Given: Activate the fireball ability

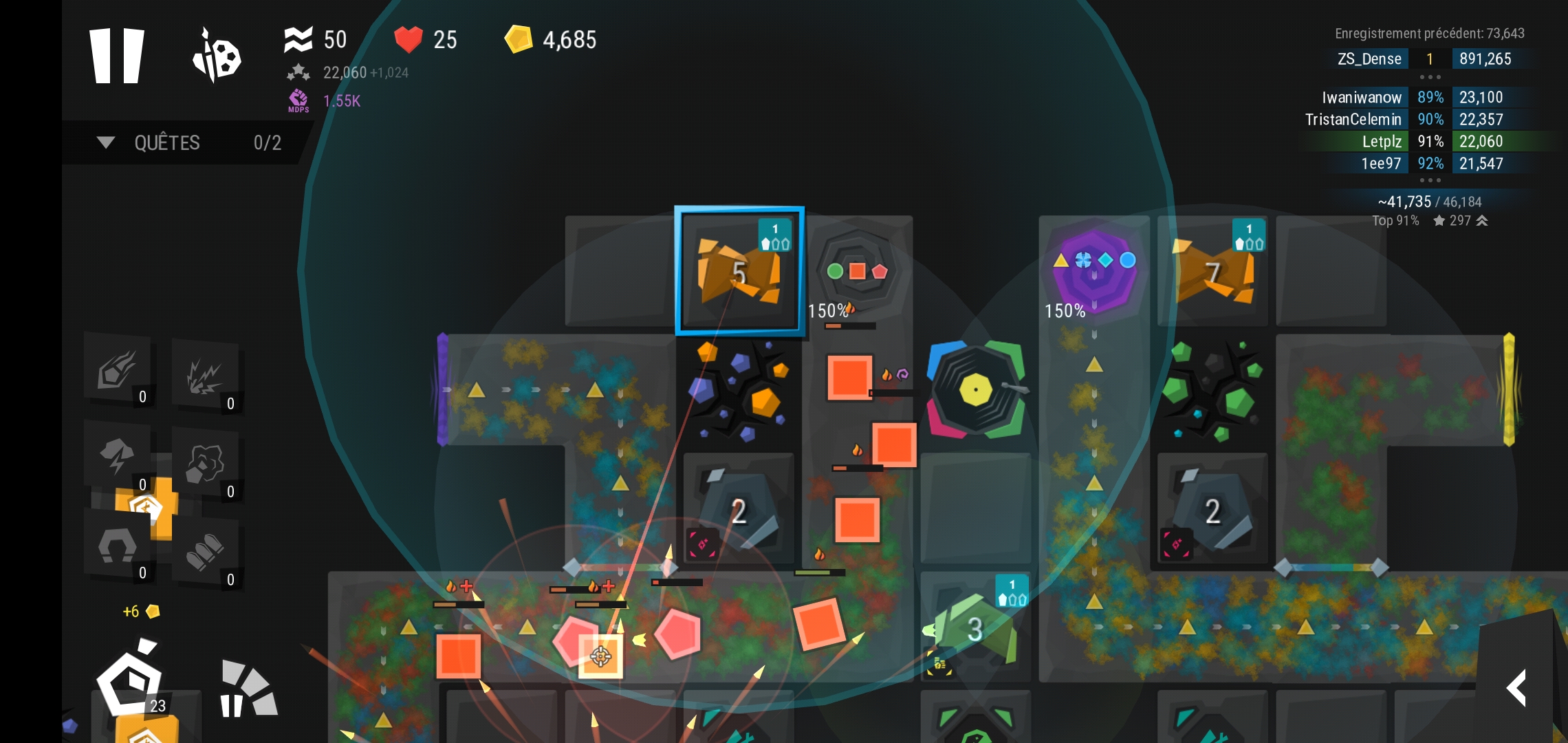Looking at the screenshot, I should click(118, 369).
